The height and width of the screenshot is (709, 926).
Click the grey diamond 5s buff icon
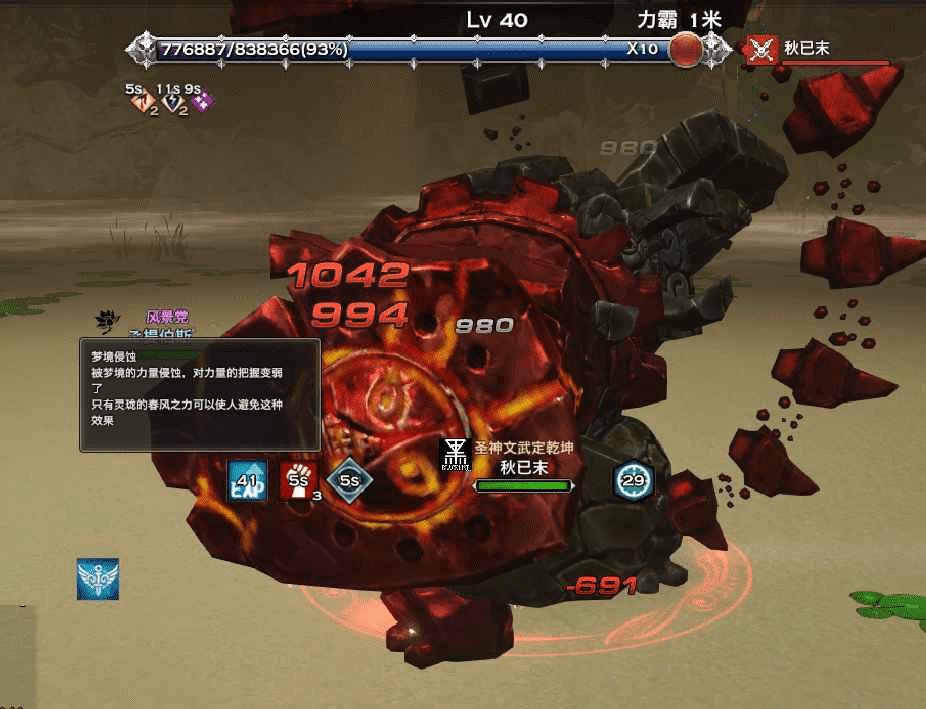click(349, 480)
